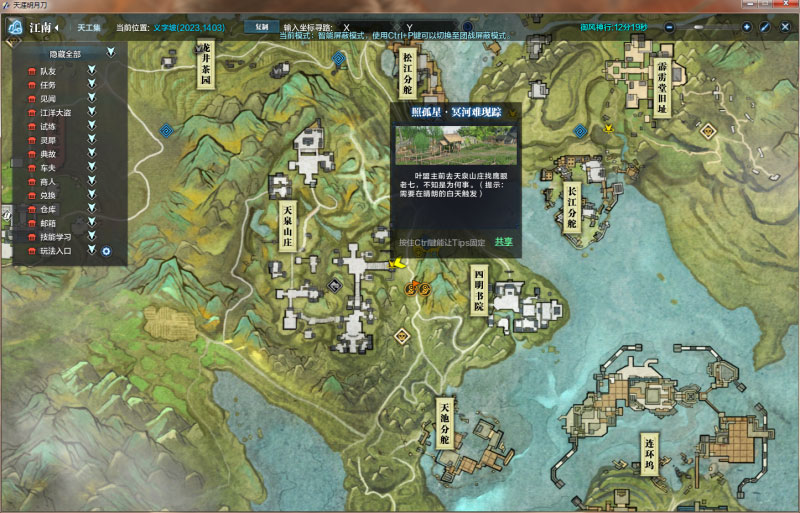The height and width of the screenshot is (513, 800).
Task: Click the 共享 share link in the tooltip
Action: coord(503,242)
